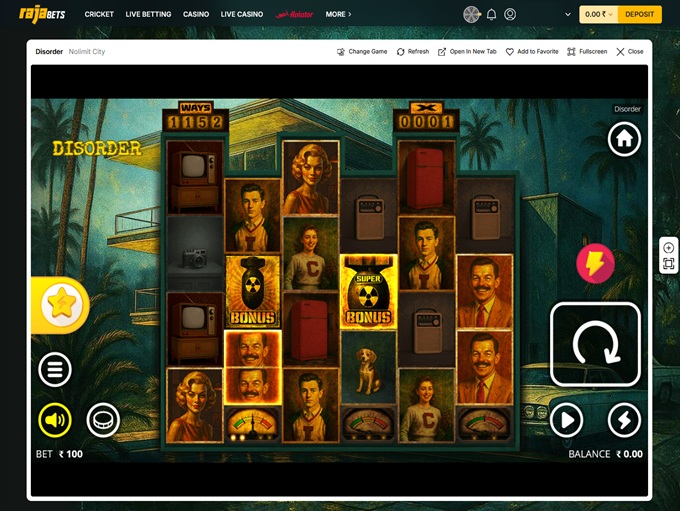Open the bet coin selector button
Image resolution: width=680 pixels, height=511 pixels.
tap(103, 420)
